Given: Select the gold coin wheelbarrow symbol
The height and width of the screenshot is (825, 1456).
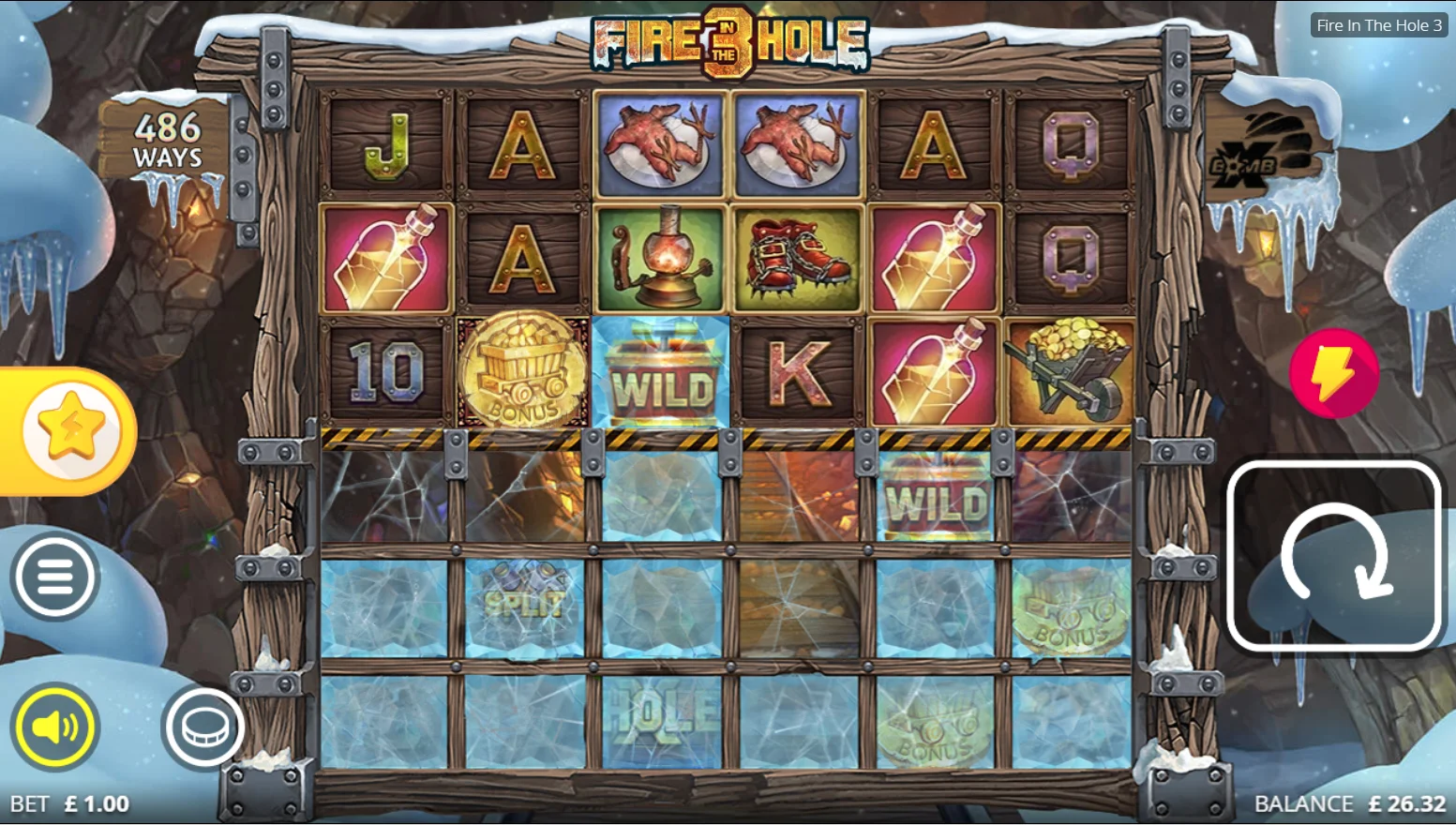Looking at the screenshot, I should click(1068, 373).
